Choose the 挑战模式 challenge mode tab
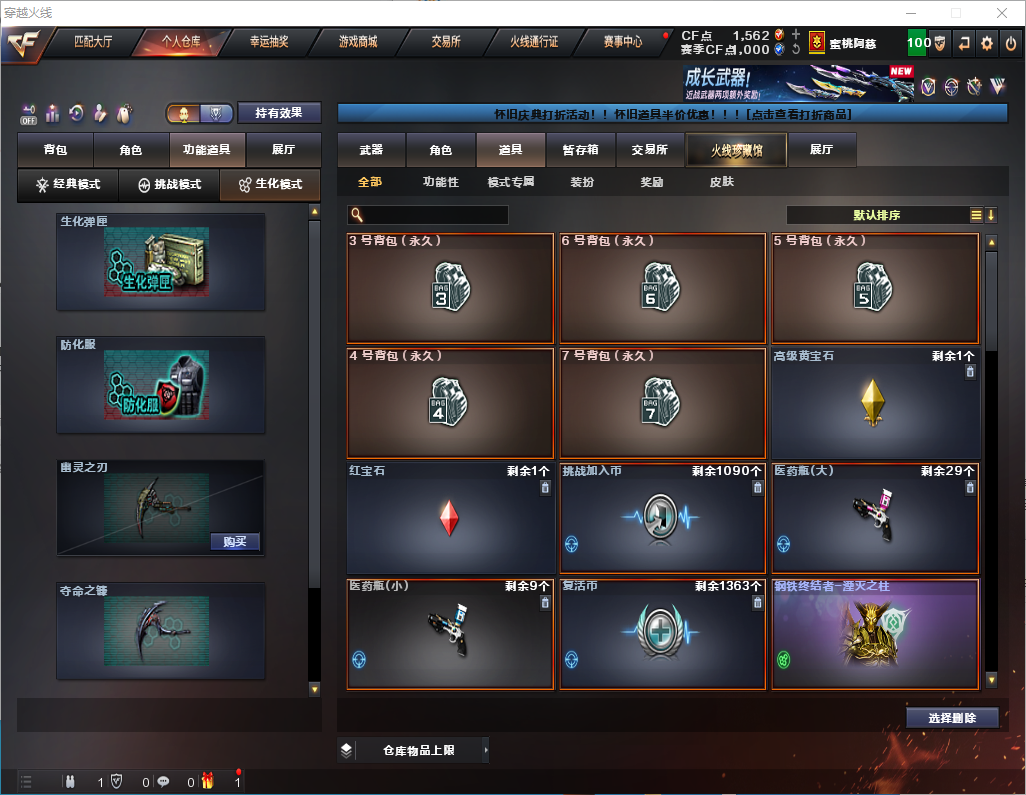This screenshot has height=795, width=1026. pyautogui.click(x=170, y=185)
